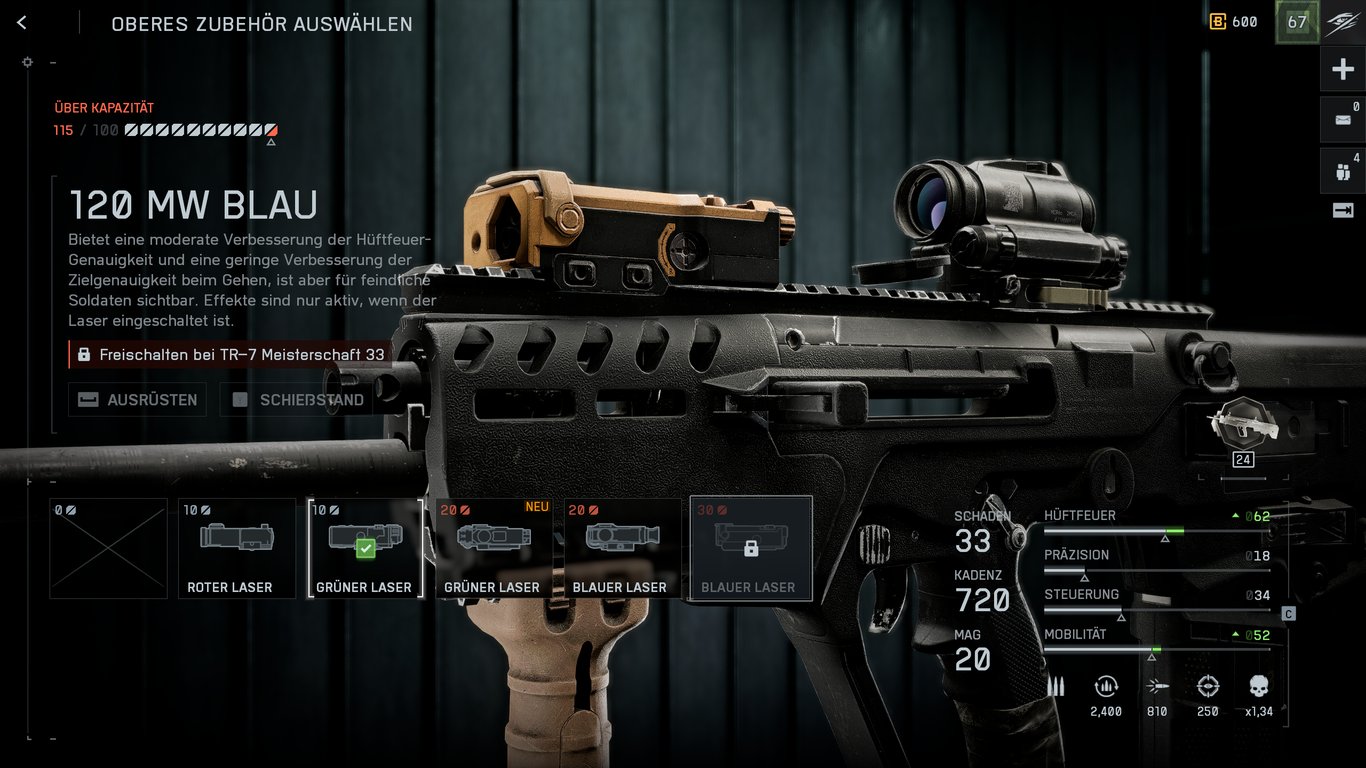Screen dimensions: 1366x768
Task: Click the crosshair range icon showing 250
Action: (x=1206, y=688)
